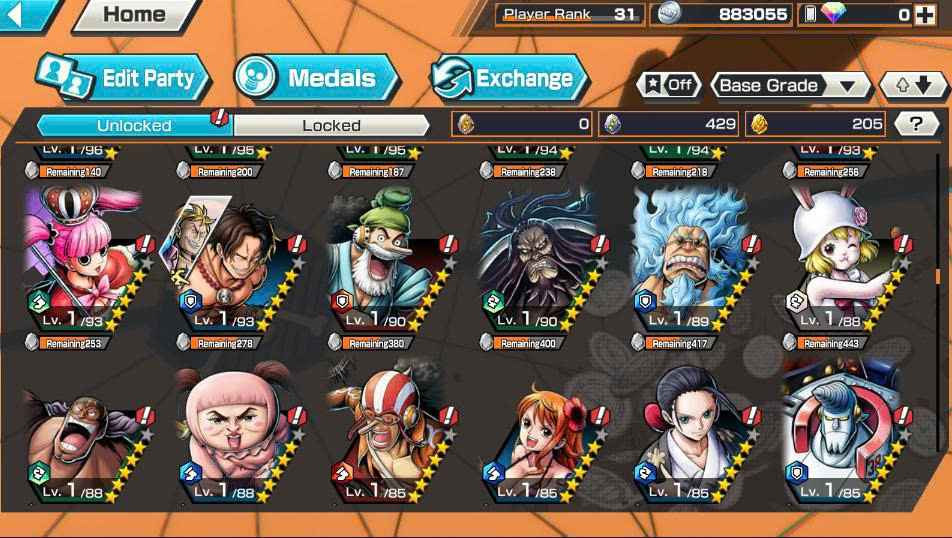This screenshot has height=538, width=952.
Task: Reverse the sort order with arrows button
Action: click(912, 85)
